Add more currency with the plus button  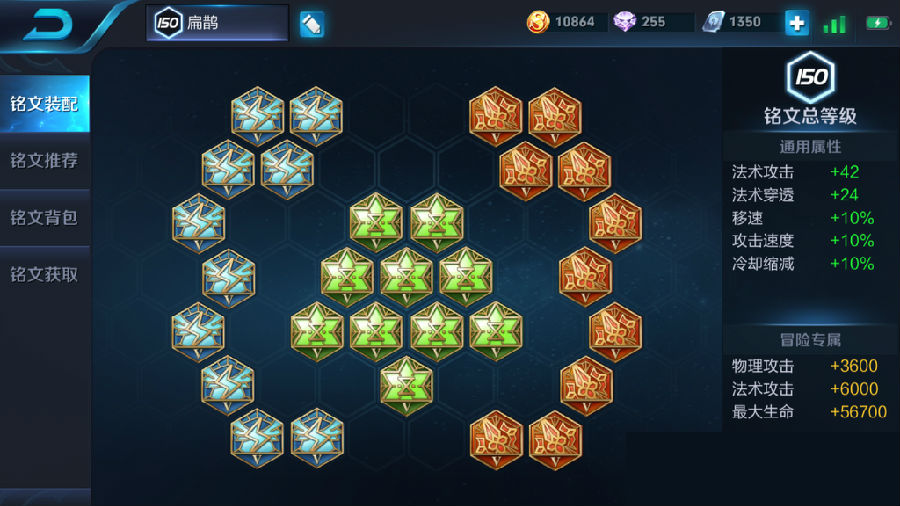coord(796,22)
